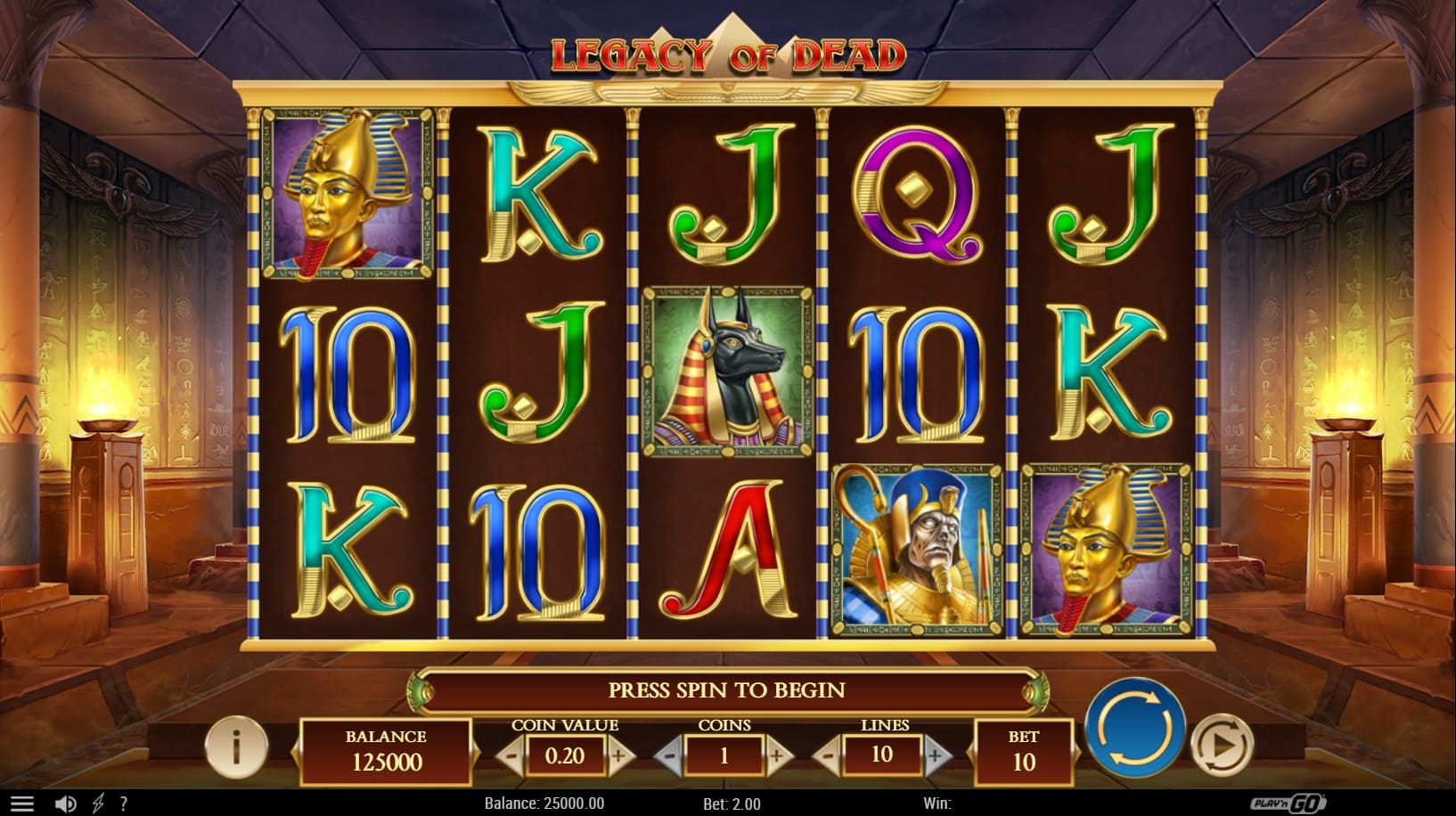1456x816 pixels.
Task: Lower the number of lines
Action: pos(828,757)
